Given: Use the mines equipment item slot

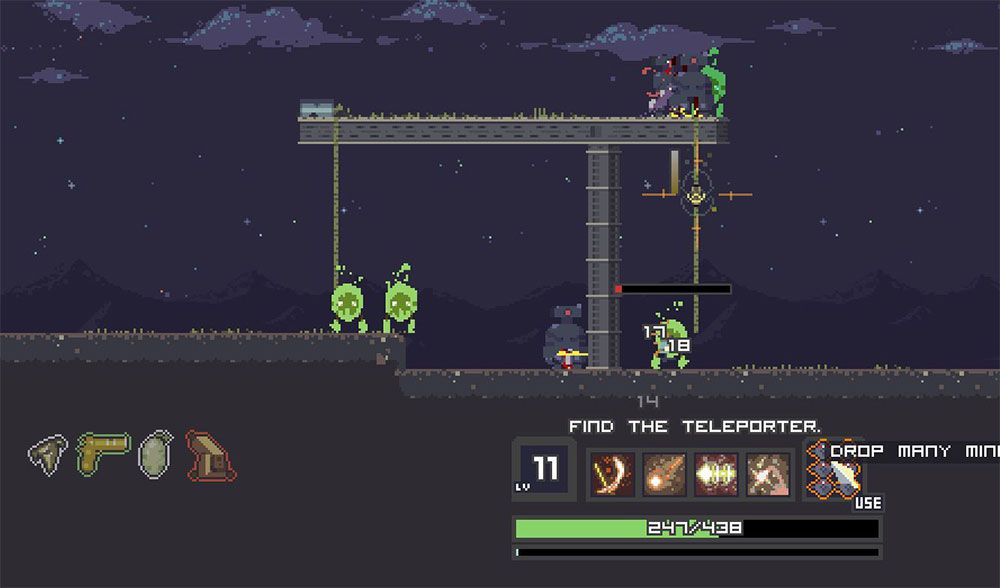Looking at the screenshot, I should (836, 472).
